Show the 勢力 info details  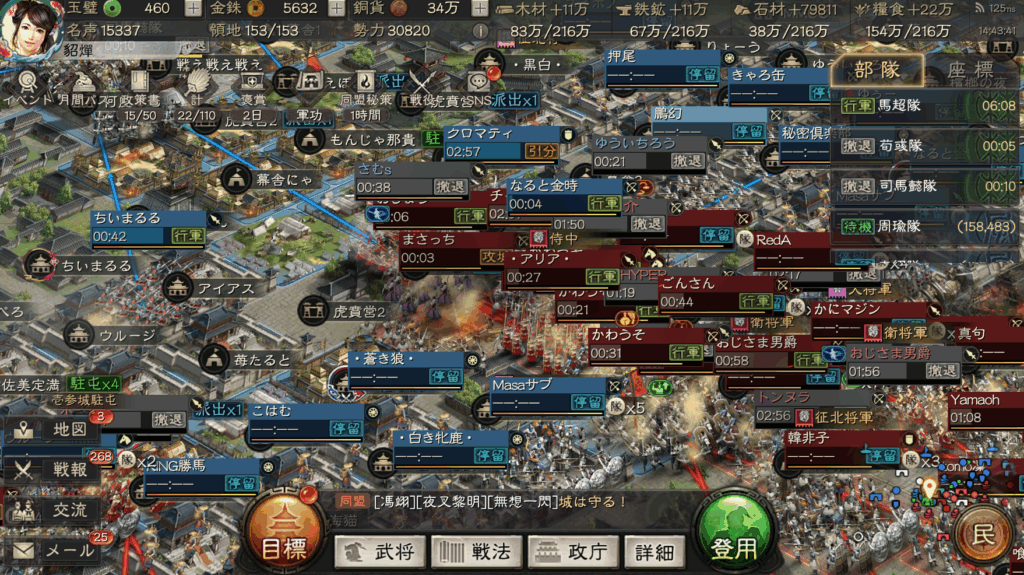pyautogui.click(x=481, y=31)
